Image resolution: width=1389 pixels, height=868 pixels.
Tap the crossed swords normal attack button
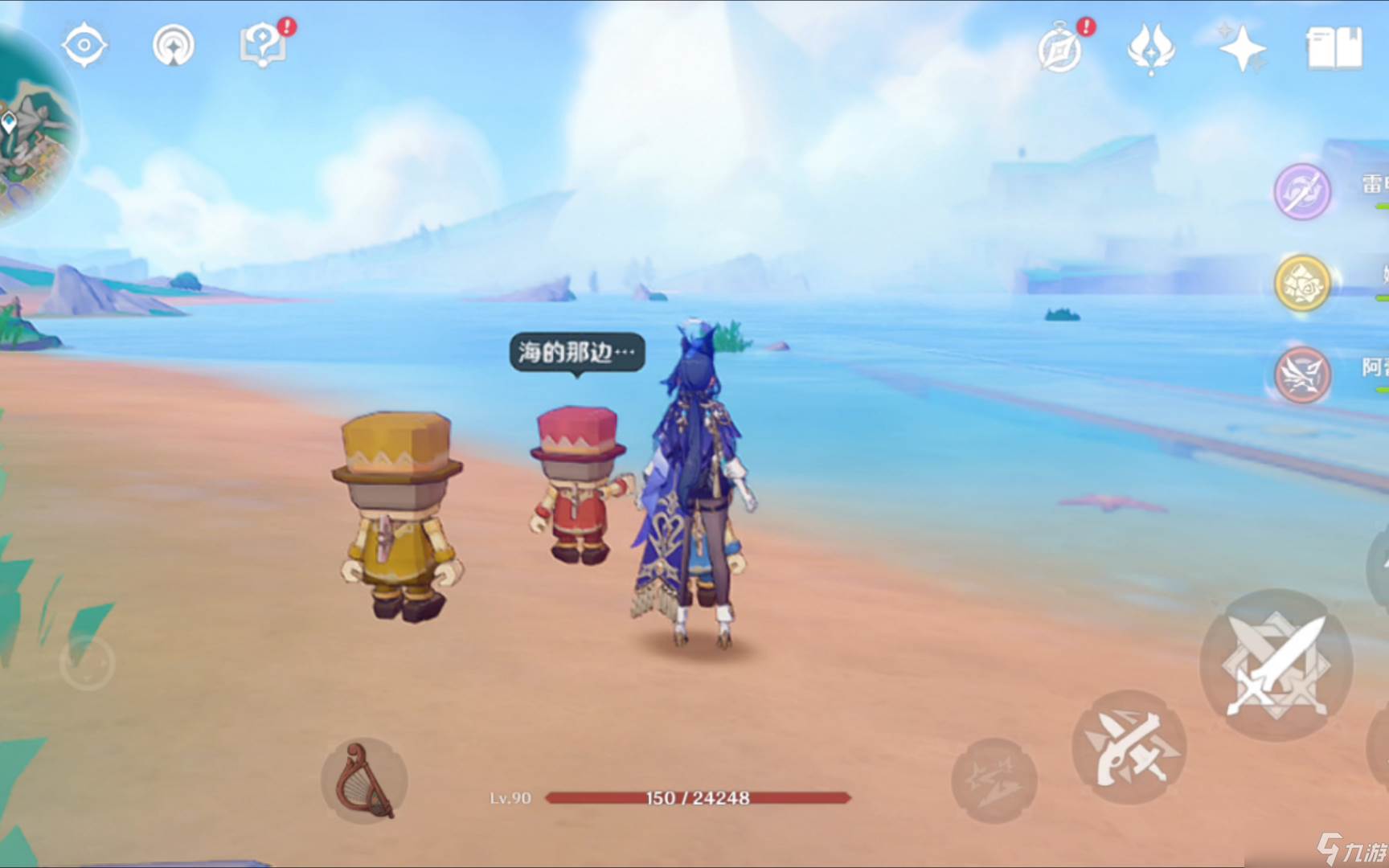tap(1276, 665)
